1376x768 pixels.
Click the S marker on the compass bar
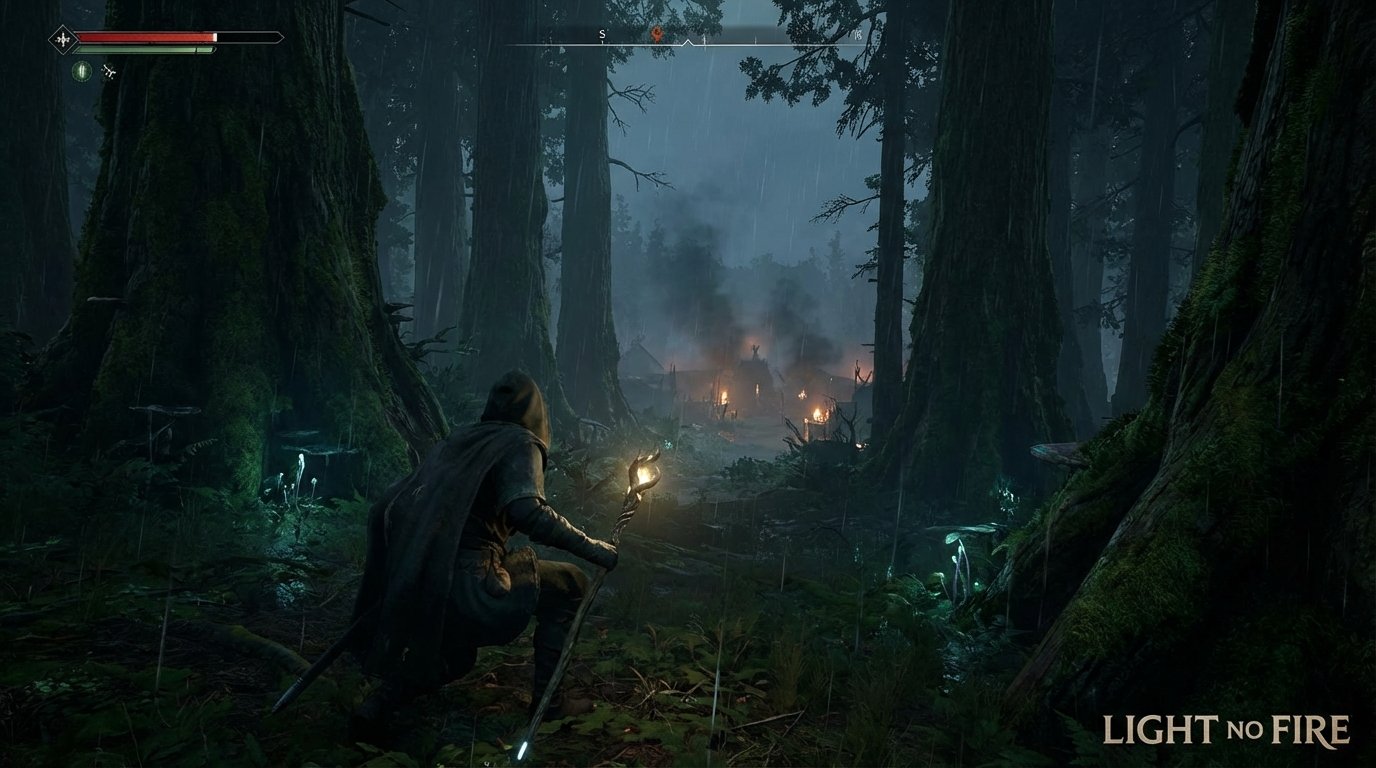[x=602, y=34]
